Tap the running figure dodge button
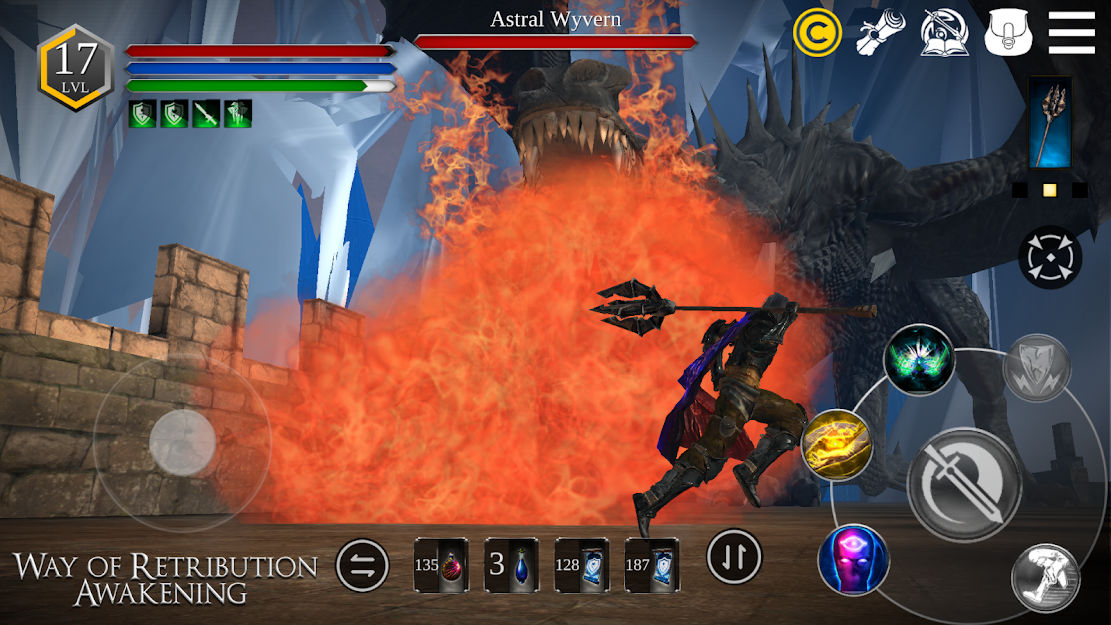Viewport: 1111px width, 625px height. click(1045, 578)
